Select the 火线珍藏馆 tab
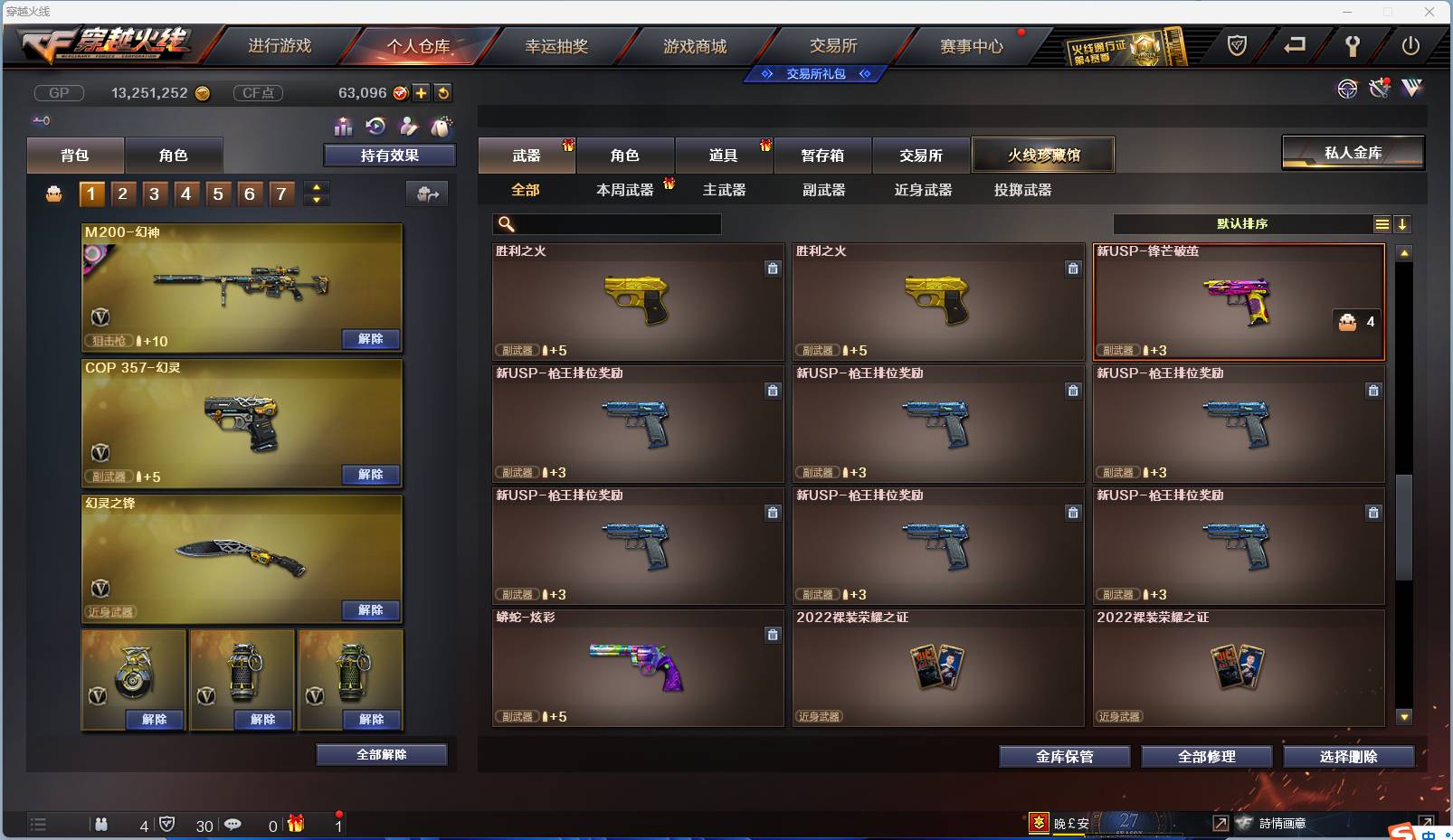The height and width of the screenshot is (840, 1453). click(1044, 155)
